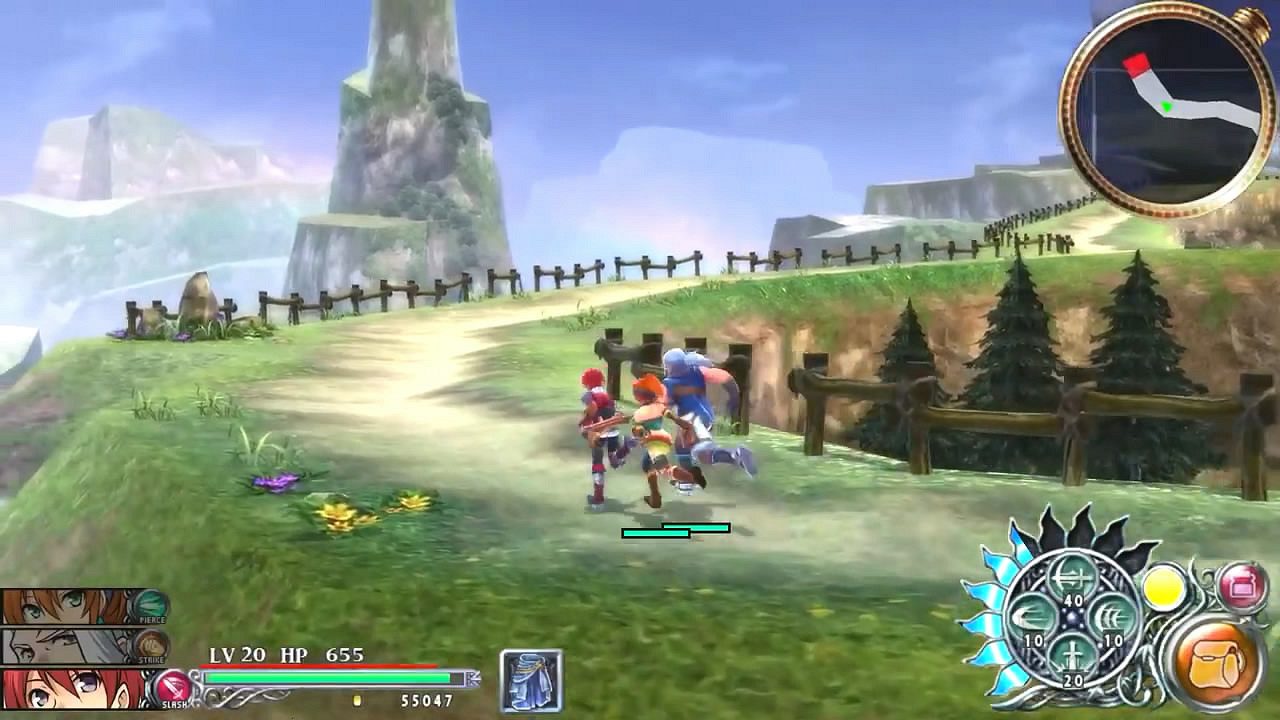Select the Slash attack type icon
This screenshot has width=1280, height=720.
tap(173, 686)
